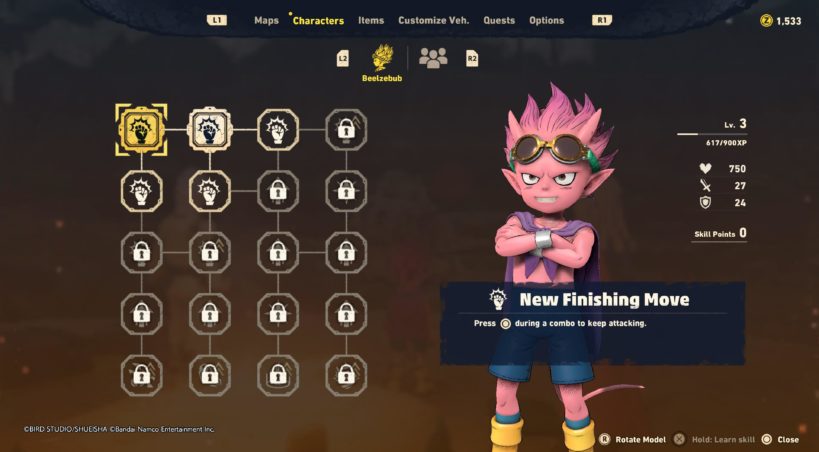Open the Options tab

tap(546, 20)
